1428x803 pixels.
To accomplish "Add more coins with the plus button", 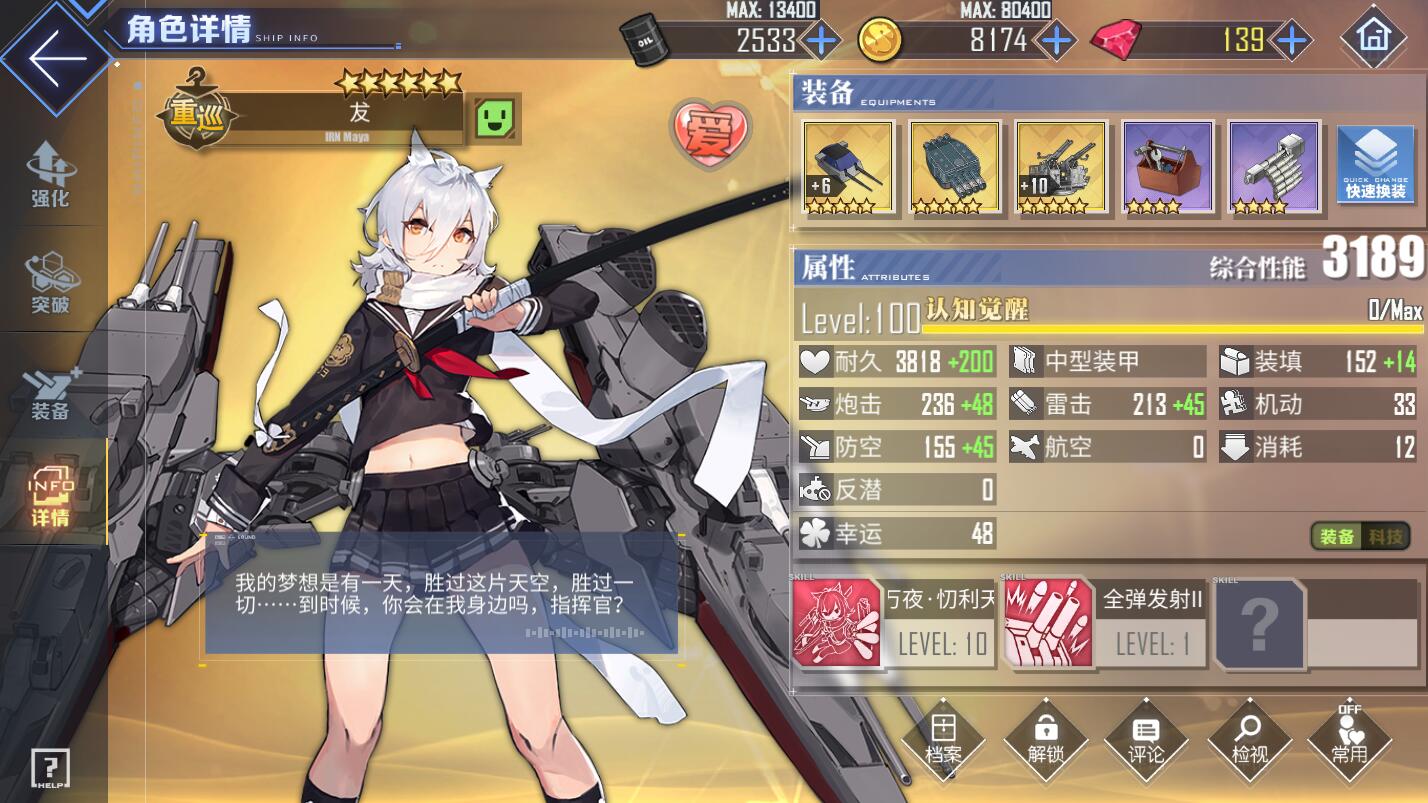I will coord(1055,41).
